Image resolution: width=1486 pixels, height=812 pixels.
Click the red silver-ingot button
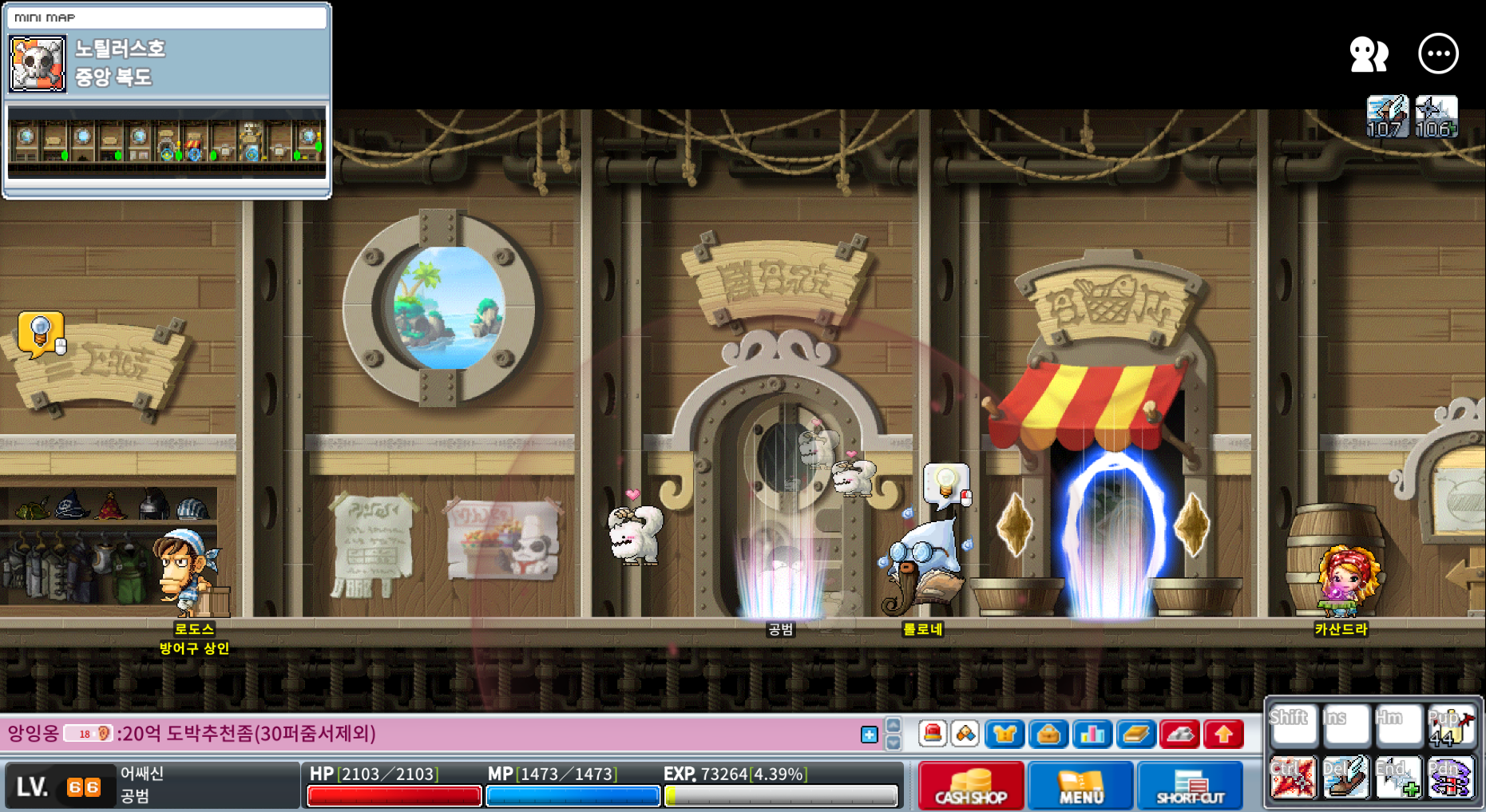pos(1179,733)
